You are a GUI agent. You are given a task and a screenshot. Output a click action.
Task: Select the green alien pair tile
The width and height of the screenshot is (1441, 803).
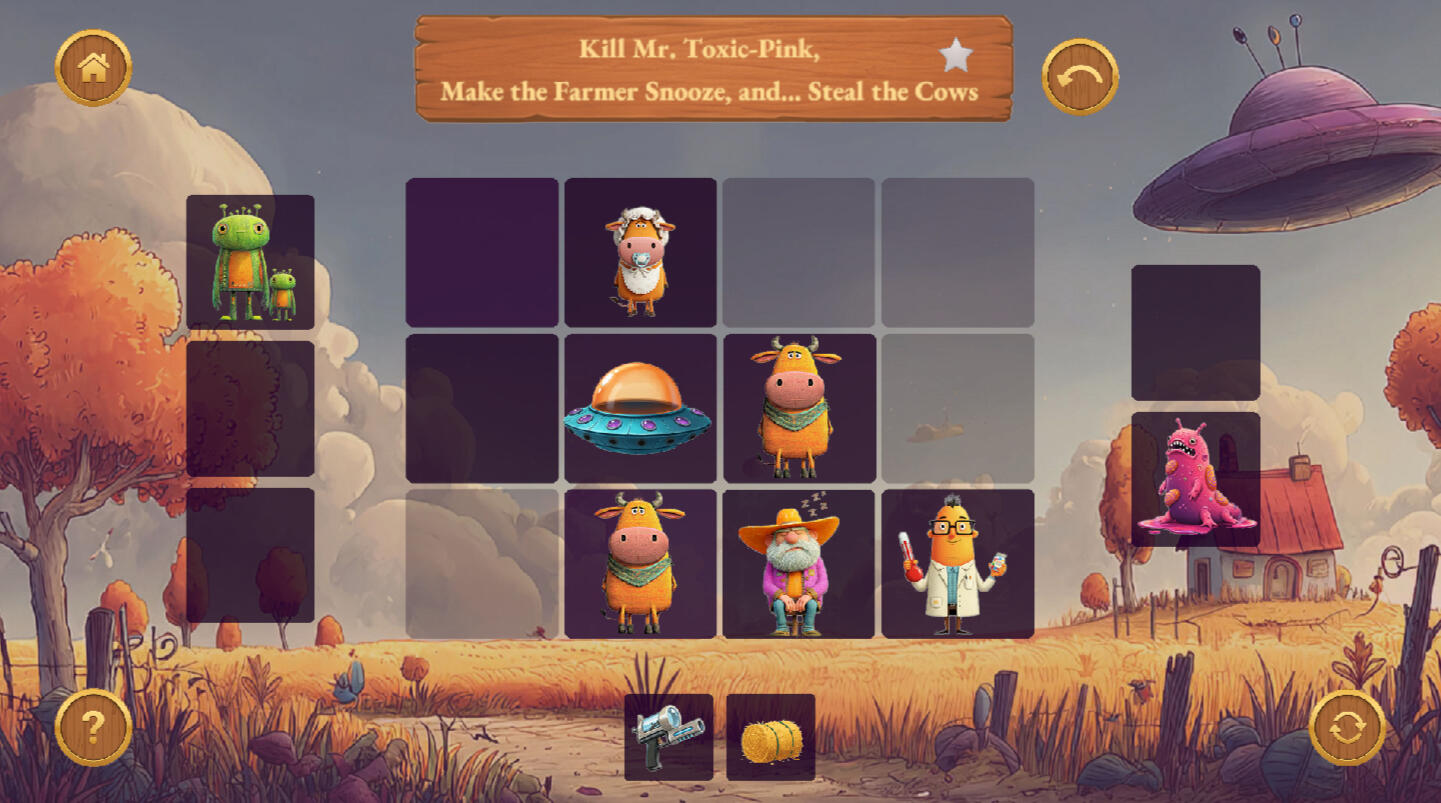(x=250, y=262)
